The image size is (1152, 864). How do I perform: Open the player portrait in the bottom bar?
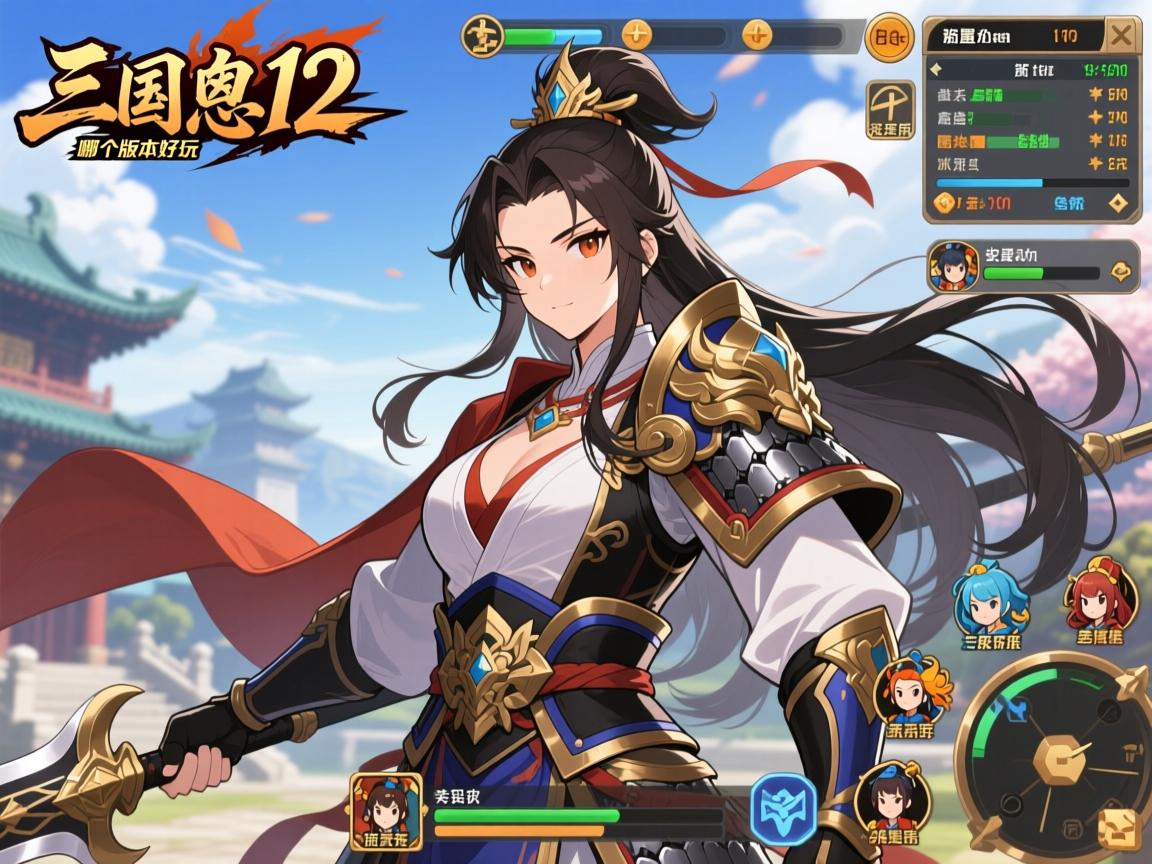(x=386, y=808)
